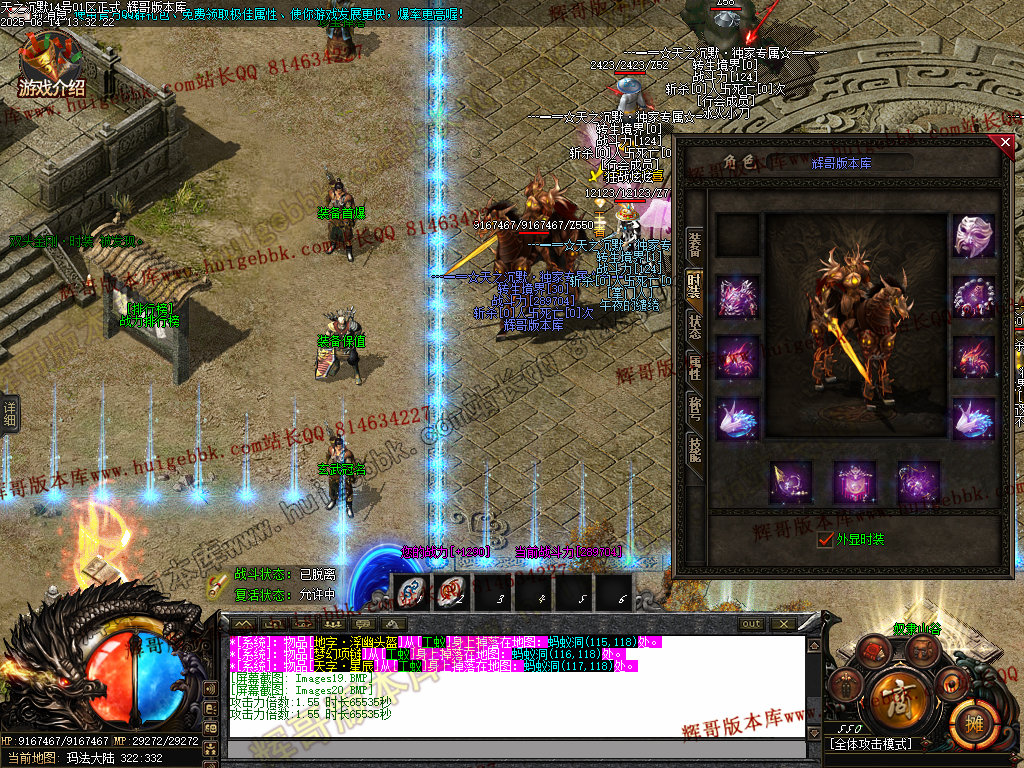Screen dimensions: 1024x768
Task: Select the white mask fashion slot
Action: pos(973,237)
